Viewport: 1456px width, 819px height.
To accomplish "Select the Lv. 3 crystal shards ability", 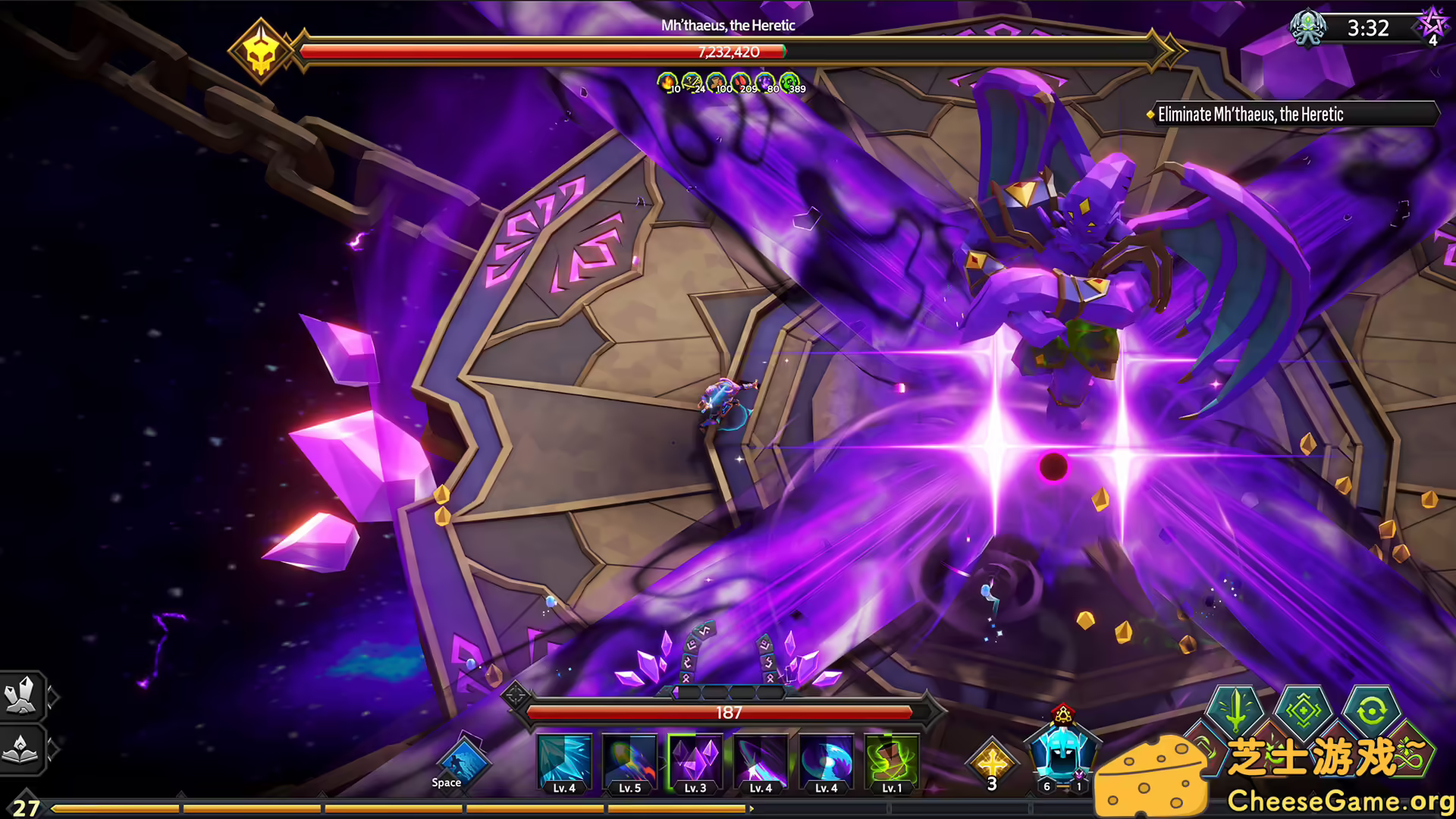I will click(695, 762).
